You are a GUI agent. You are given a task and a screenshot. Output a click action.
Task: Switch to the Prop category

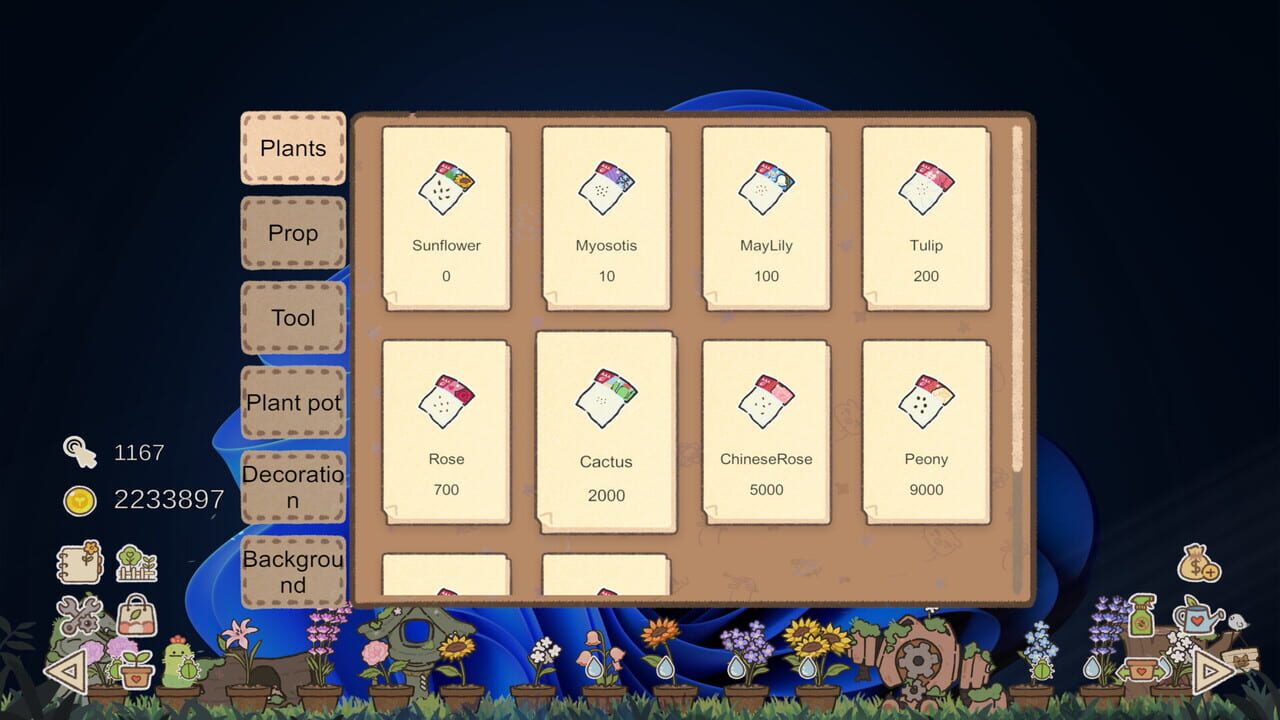tap(293, 233)
